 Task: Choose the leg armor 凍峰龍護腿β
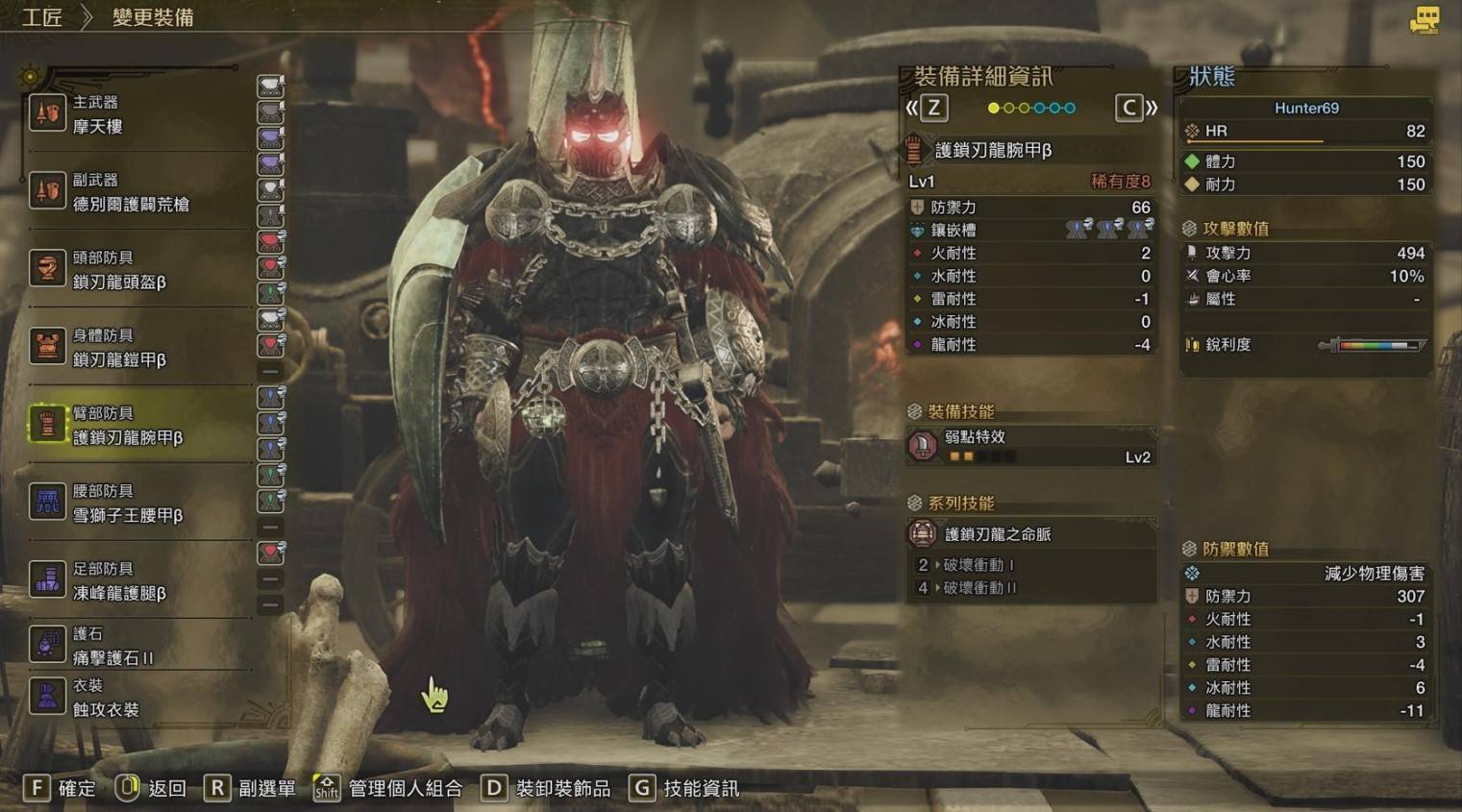click(135, 581)
